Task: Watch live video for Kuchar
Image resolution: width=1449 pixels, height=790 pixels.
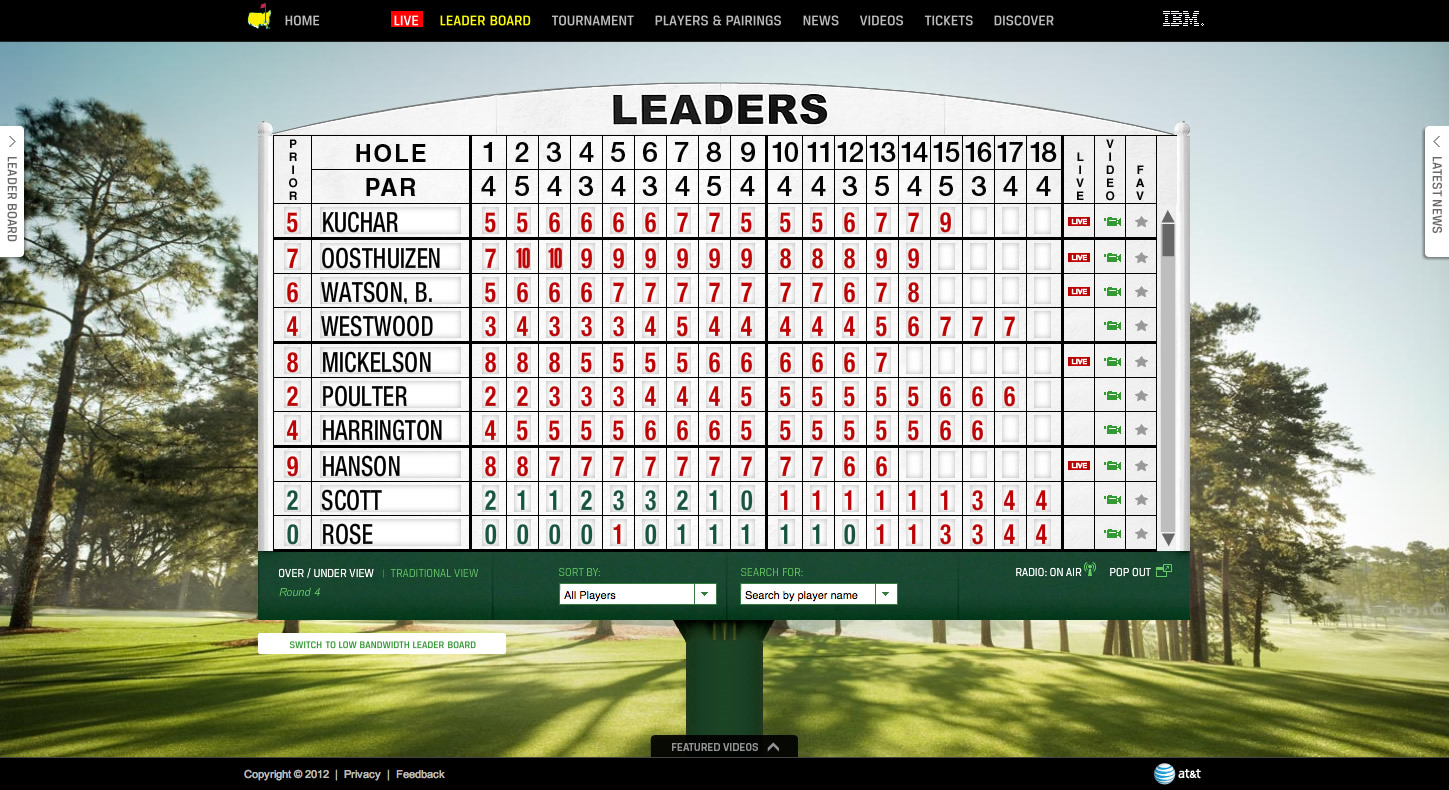Action: click(x=1078, y=221)
